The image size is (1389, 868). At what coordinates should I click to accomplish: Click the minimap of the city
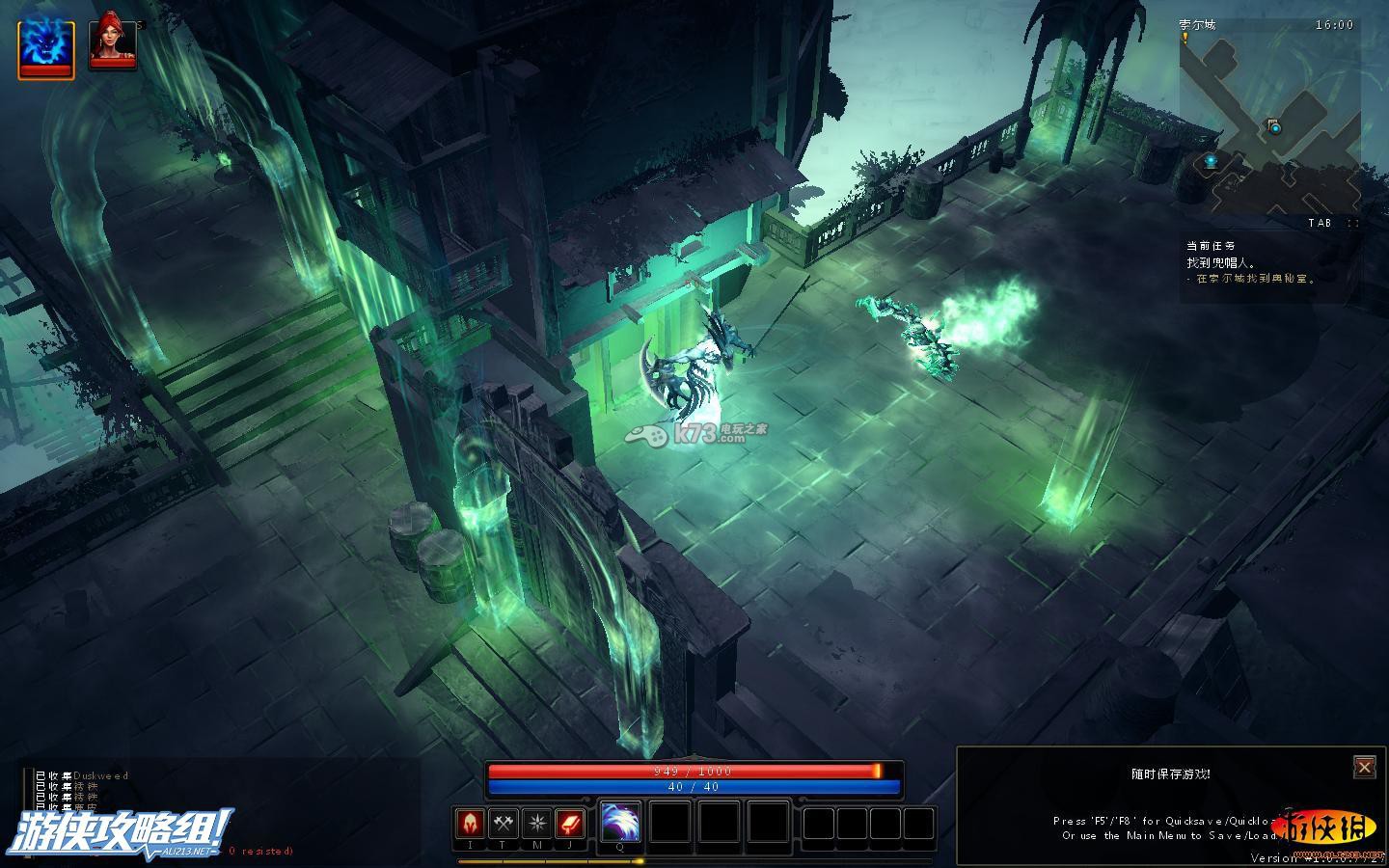pos(1268,121)
